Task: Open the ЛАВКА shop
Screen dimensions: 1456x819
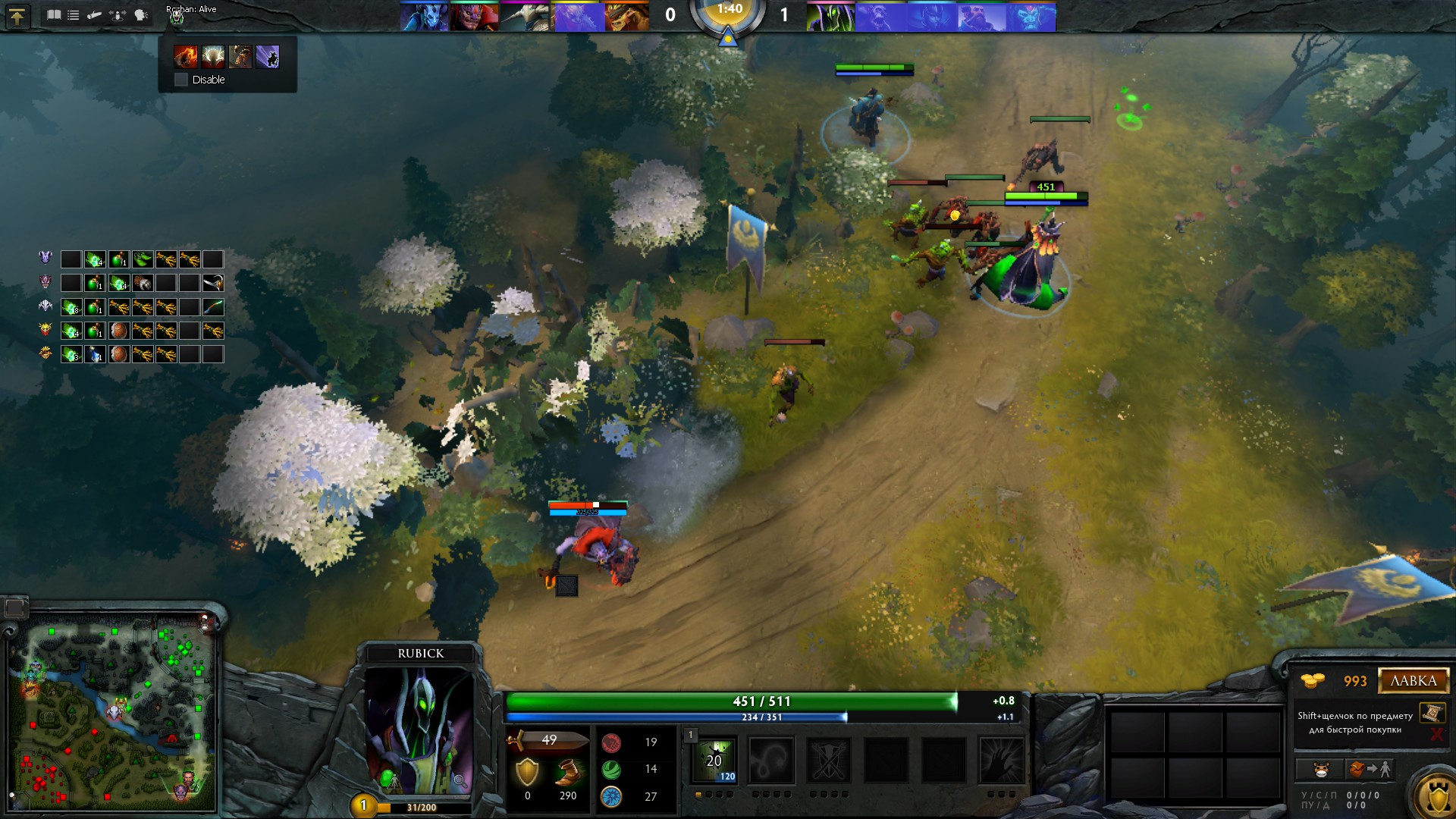Action: pyautogui.click(x=1414, y=680)
